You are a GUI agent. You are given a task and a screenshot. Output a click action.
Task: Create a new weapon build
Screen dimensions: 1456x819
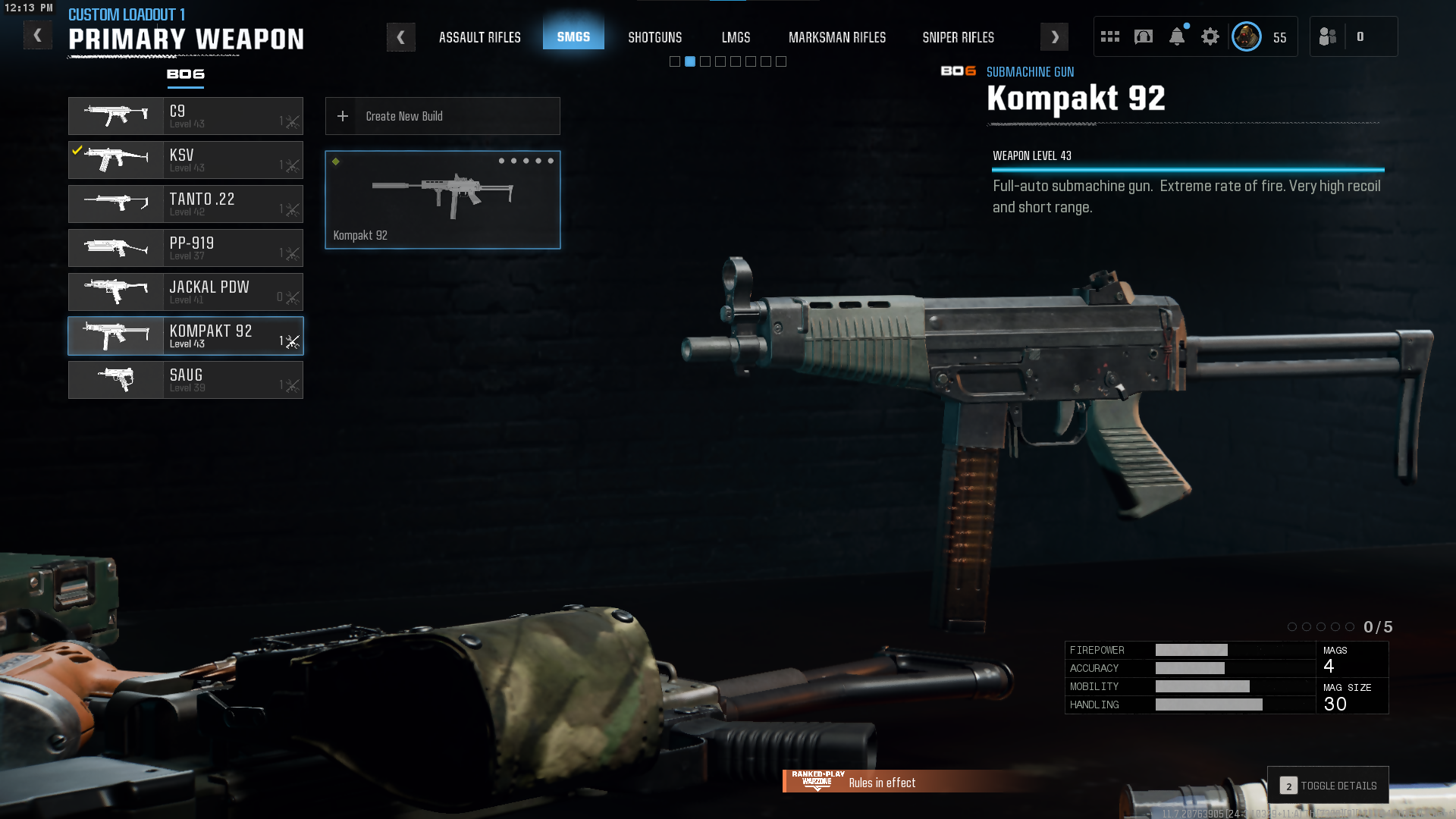(x=442, y=116)
